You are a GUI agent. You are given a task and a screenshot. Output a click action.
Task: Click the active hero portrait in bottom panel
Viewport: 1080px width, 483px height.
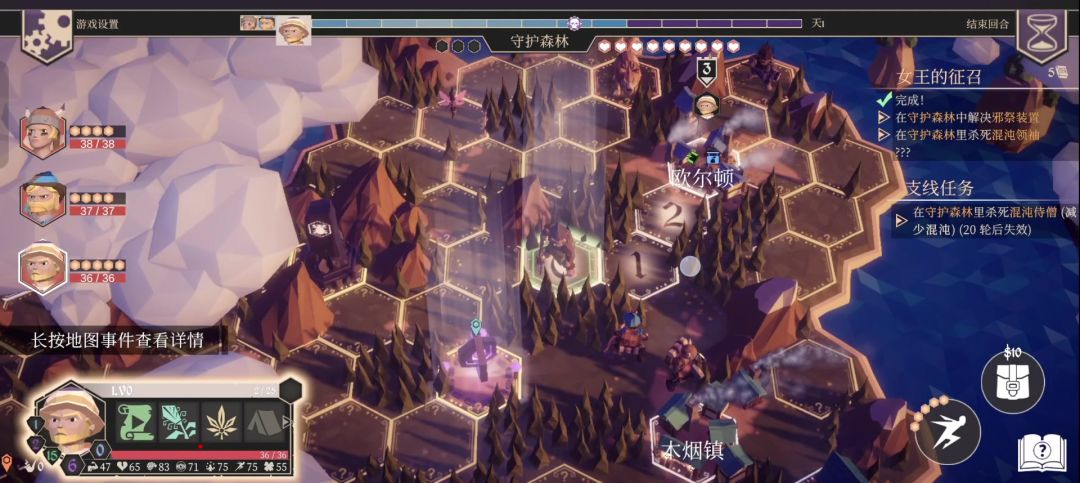pos(71,419)
